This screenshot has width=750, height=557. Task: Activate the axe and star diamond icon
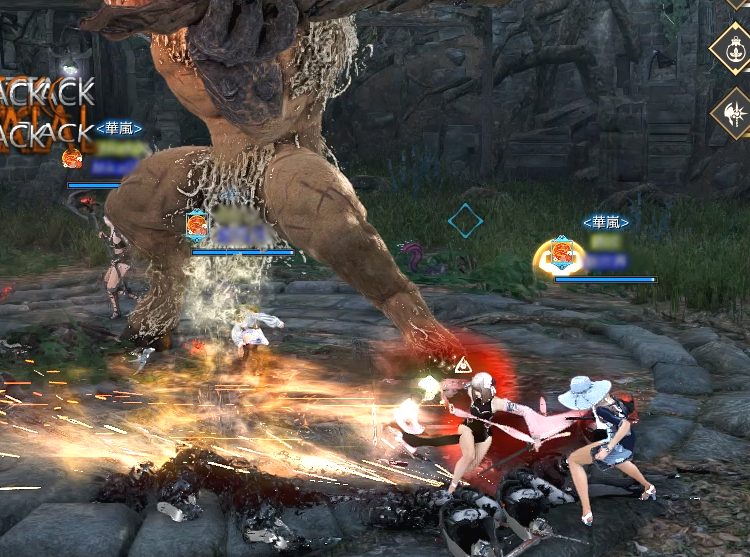tap(733, 114)
